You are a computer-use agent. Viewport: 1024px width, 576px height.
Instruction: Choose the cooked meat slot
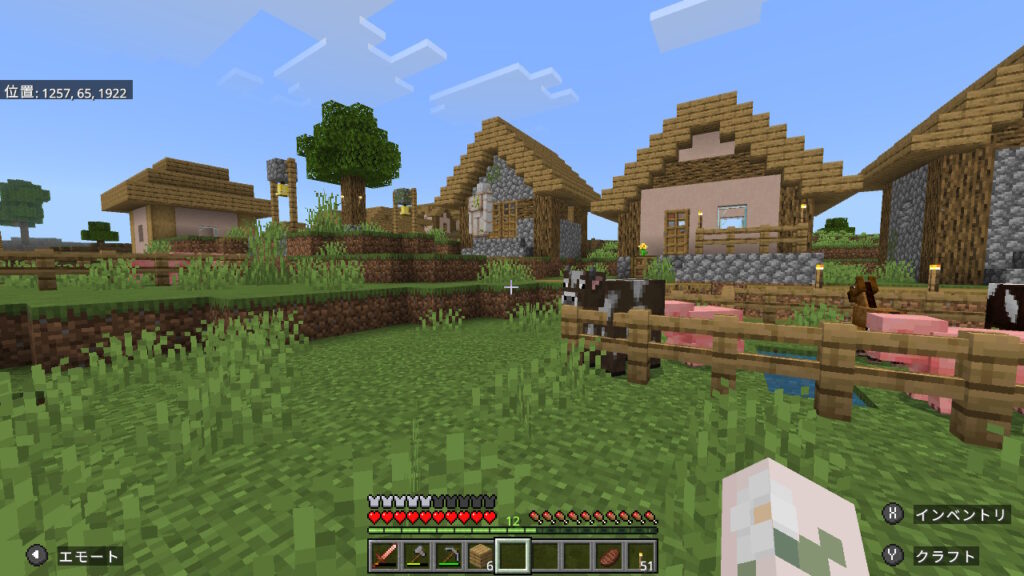point(609,555)
